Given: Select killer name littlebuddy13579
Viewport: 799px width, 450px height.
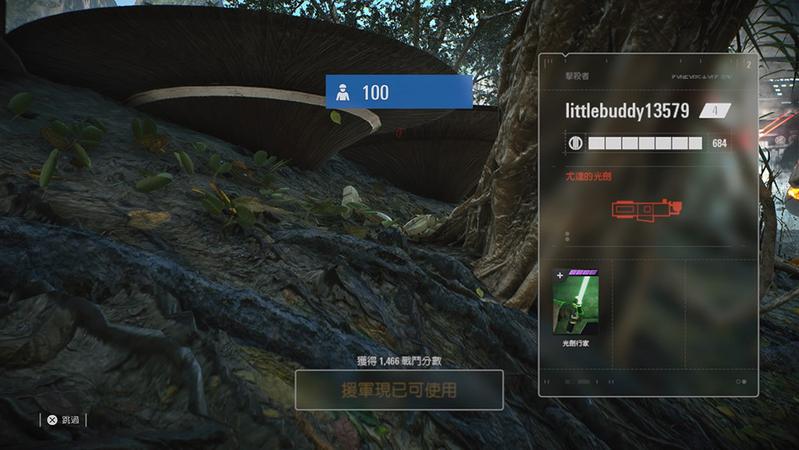Looking at the screenshot, I should [x=627, y=111].
